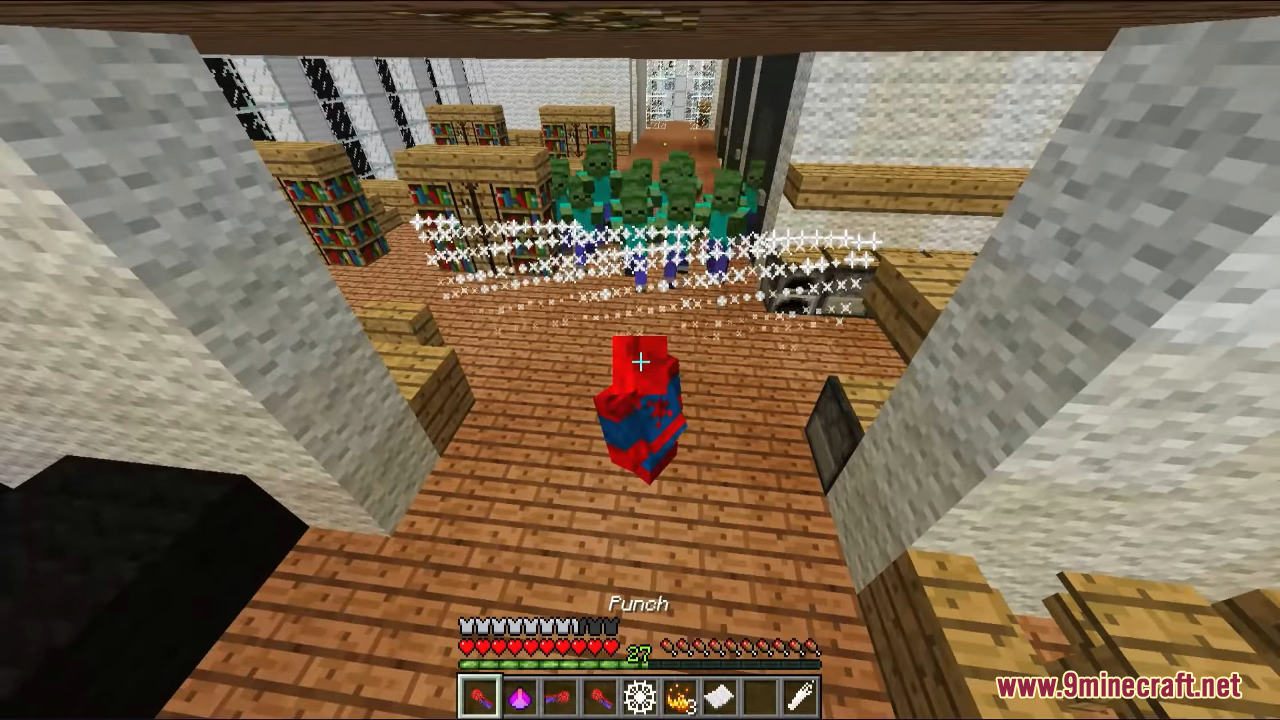Click the Punch enchantment label text
The height and width of the screenshot is (720, 1280).
point(639,603)
